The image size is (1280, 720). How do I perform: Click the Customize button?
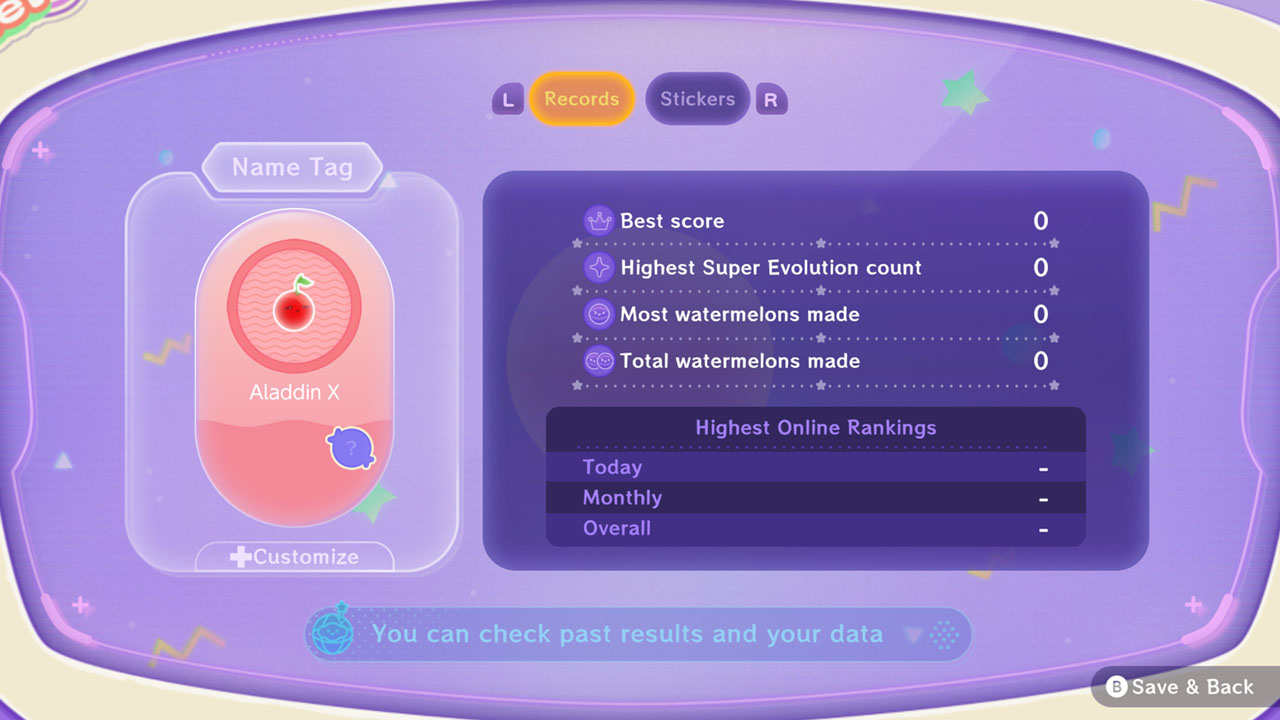coord(293,557)
